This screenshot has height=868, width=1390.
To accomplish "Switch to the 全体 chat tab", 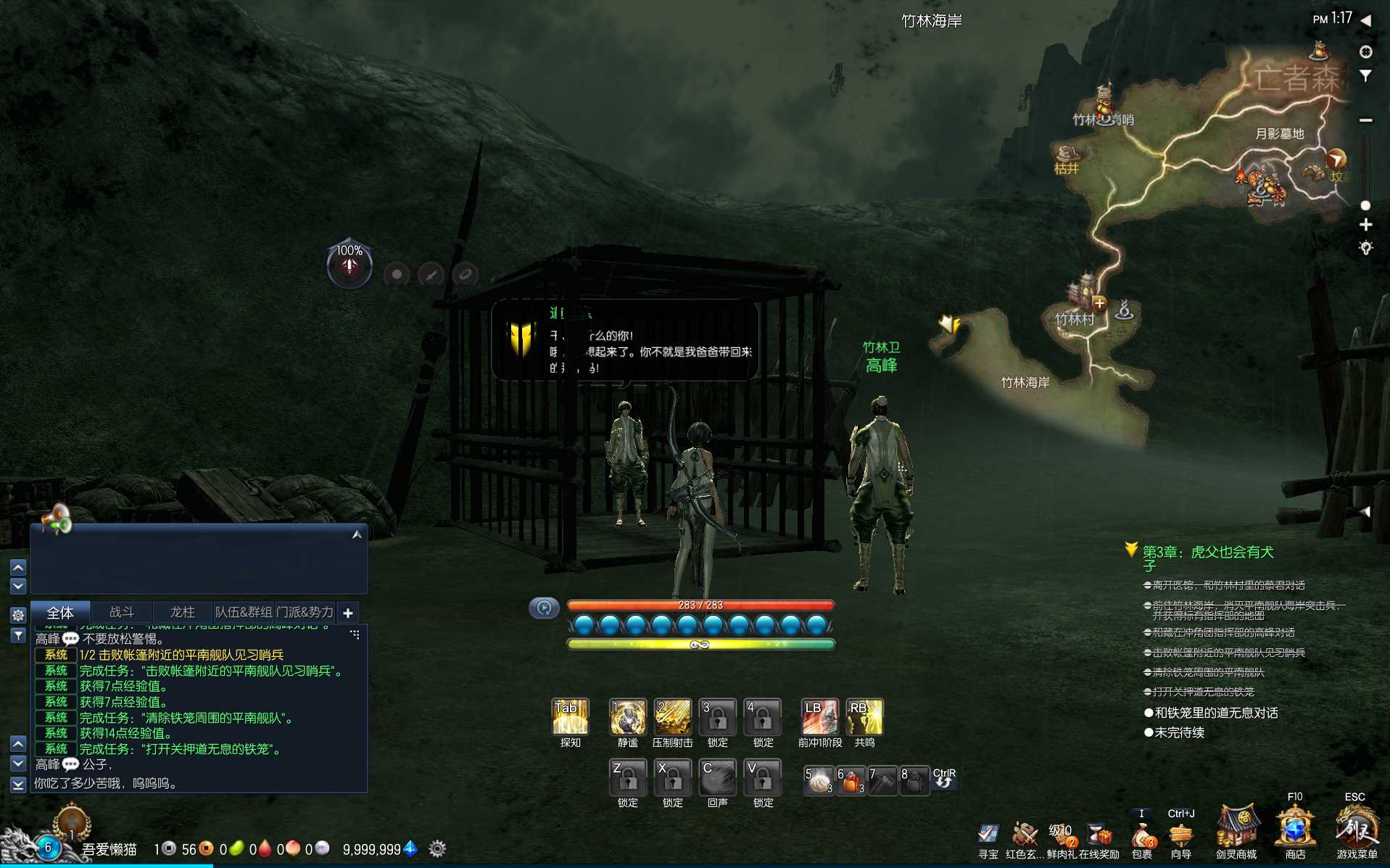I will click(60, 613).
